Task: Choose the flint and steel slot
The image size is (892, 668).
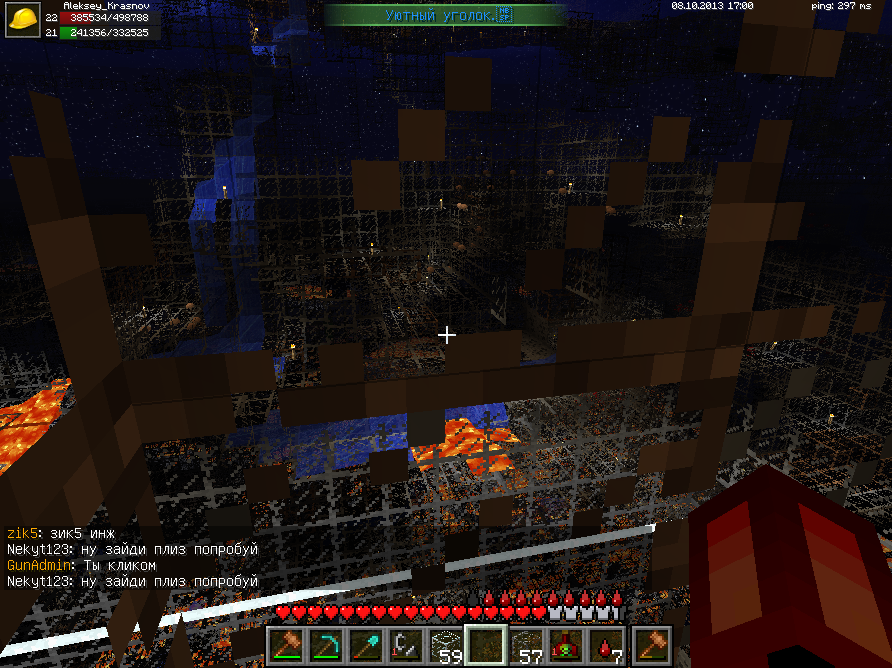Action: click(x=406, y=645)
